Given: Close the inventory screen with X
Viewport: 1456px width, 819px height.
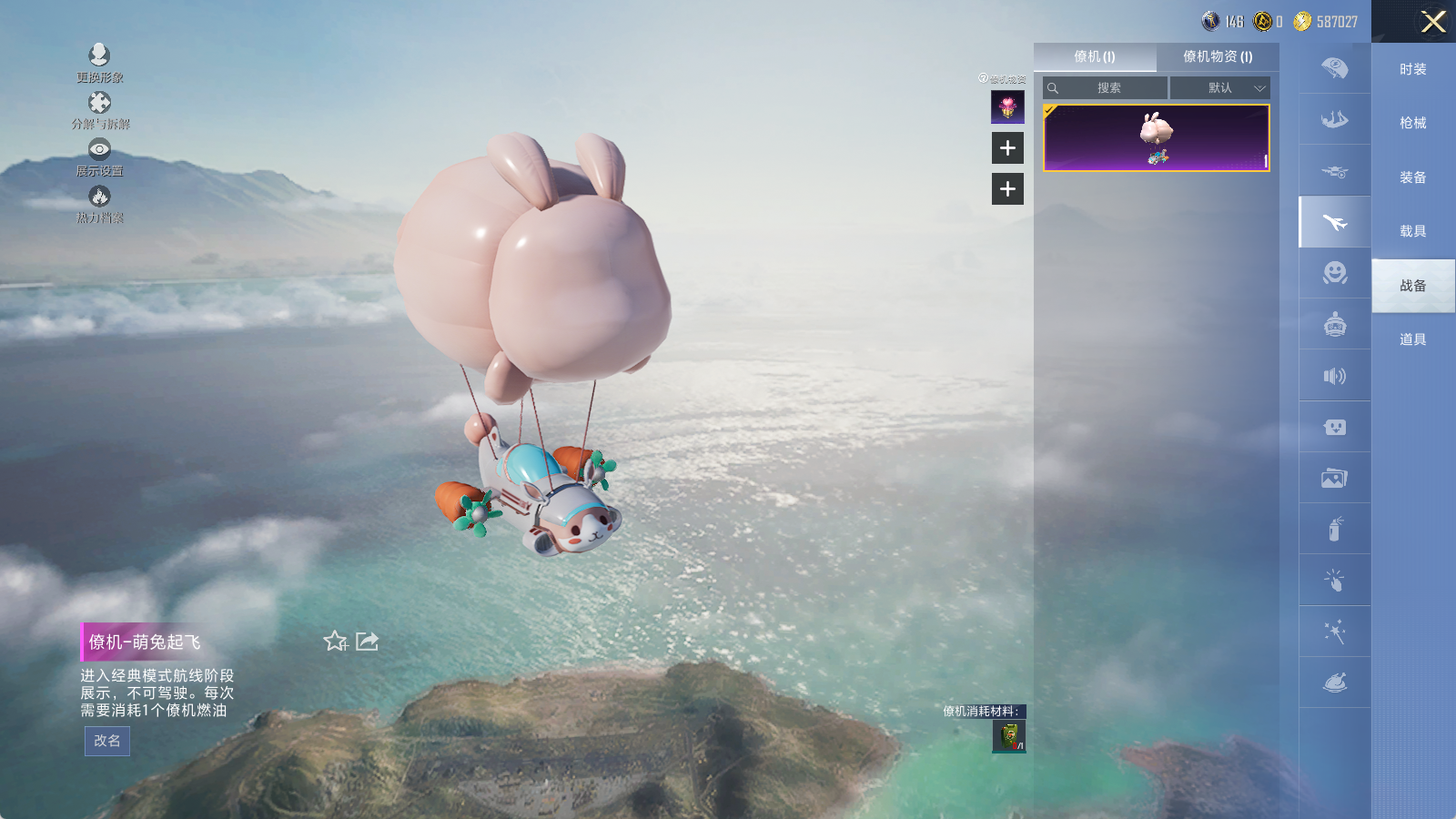Looking at the screenshot, I should click(1433, 22).
